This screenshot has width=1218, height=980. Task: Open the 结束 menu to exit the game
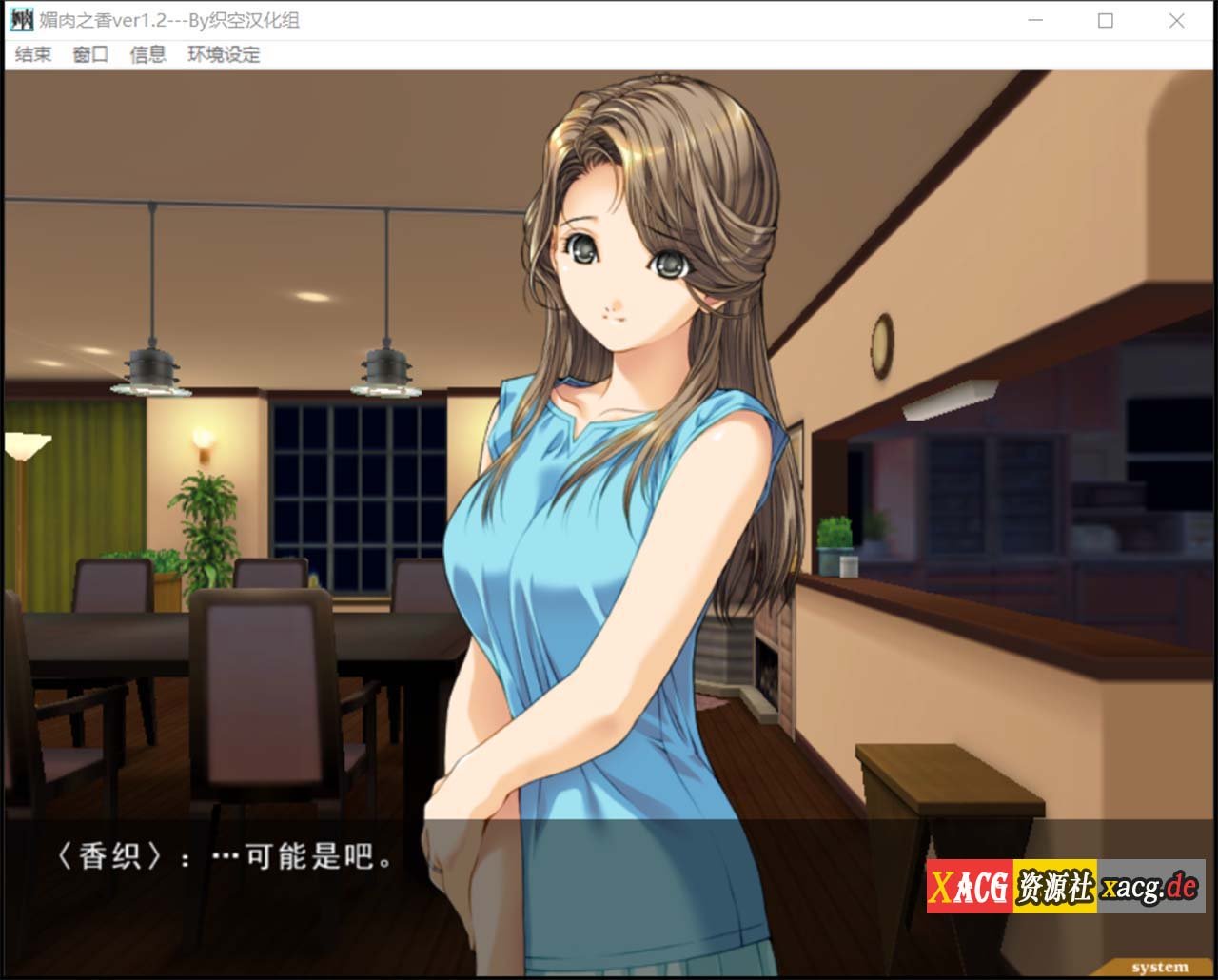click(x=33, y=54)
